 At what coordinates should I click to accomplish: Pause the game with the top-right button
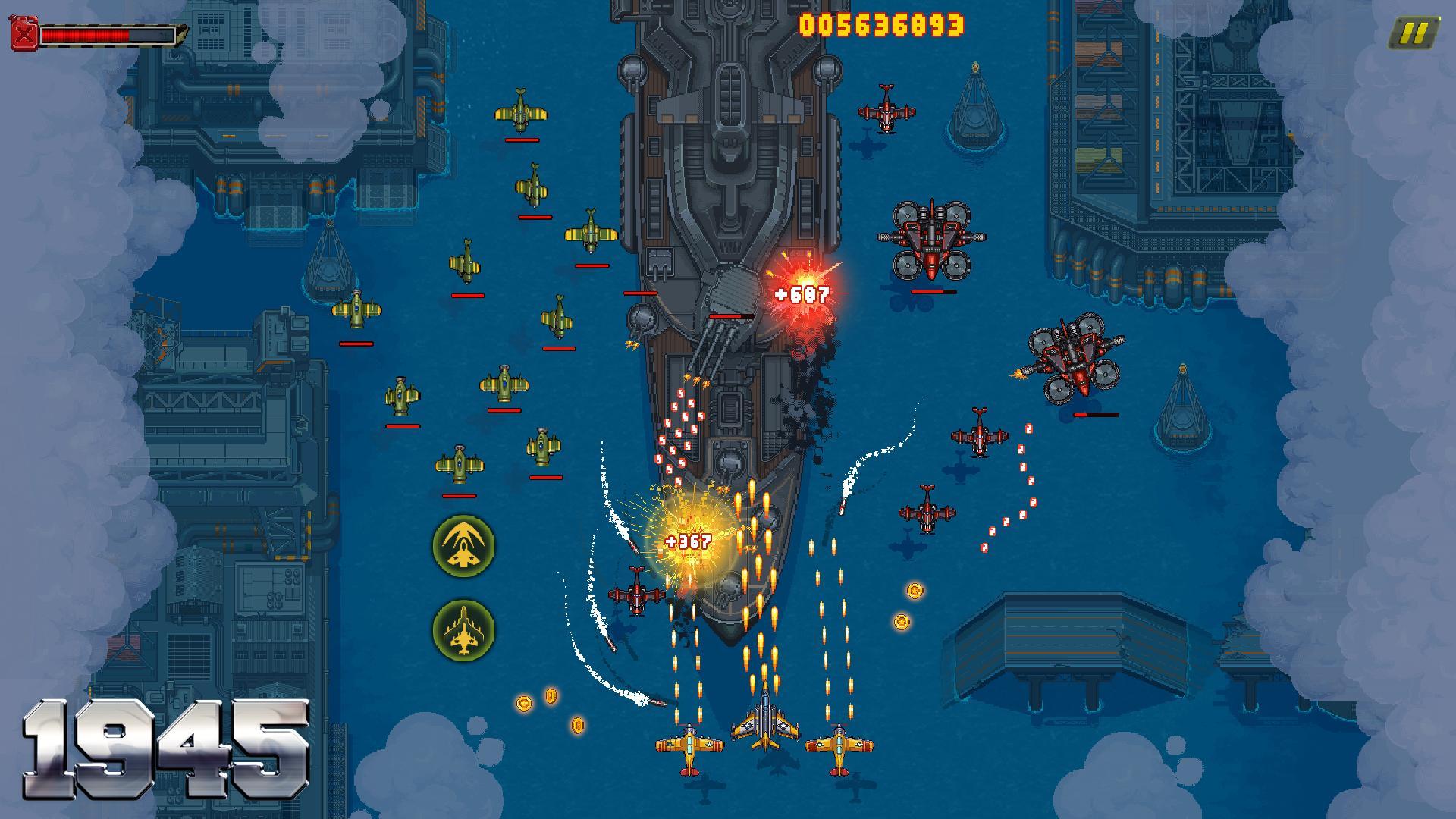pos(1413,33)
